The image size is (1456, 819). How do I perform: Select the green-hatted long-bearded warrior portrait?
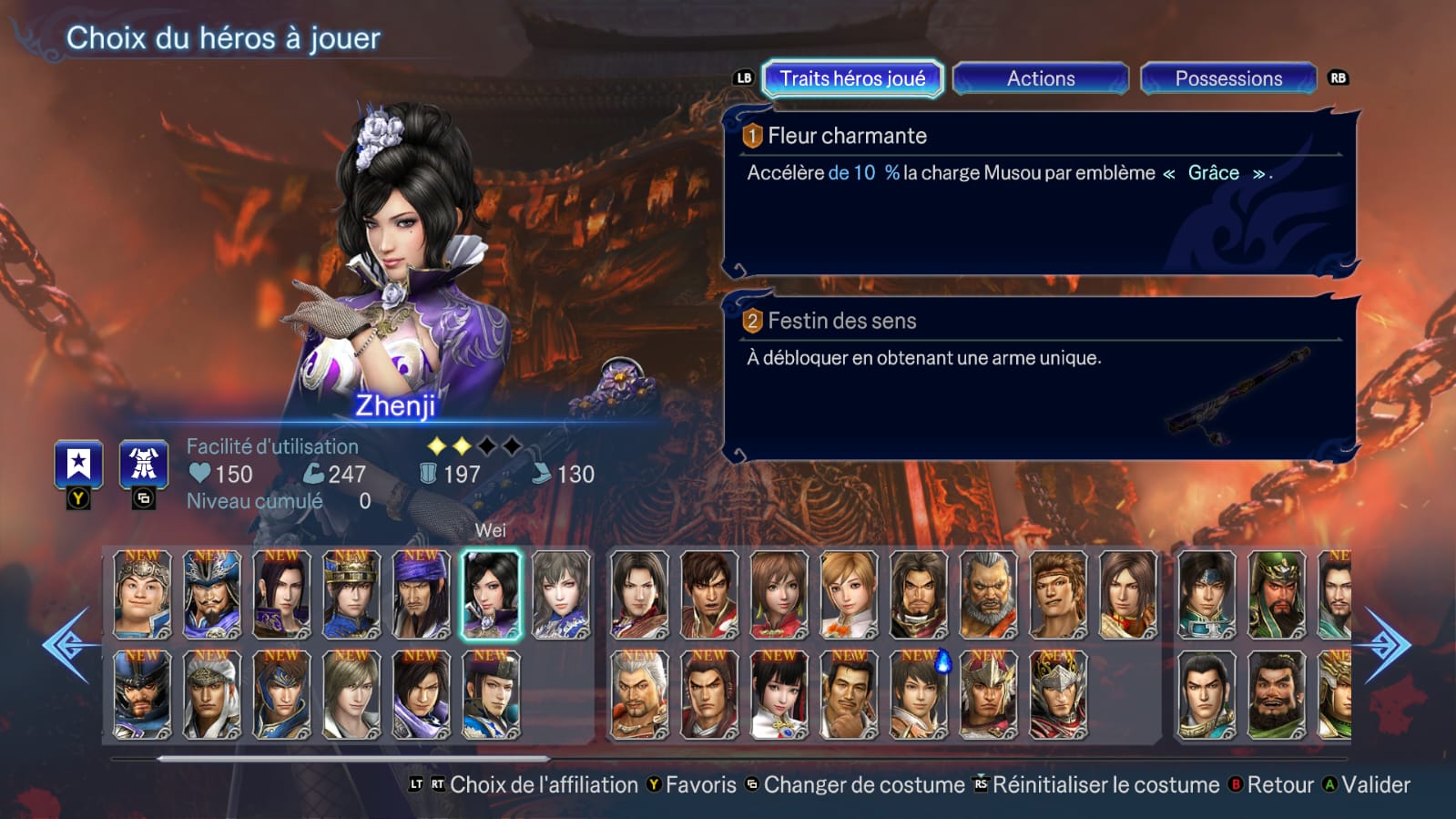pos(1276,594)
